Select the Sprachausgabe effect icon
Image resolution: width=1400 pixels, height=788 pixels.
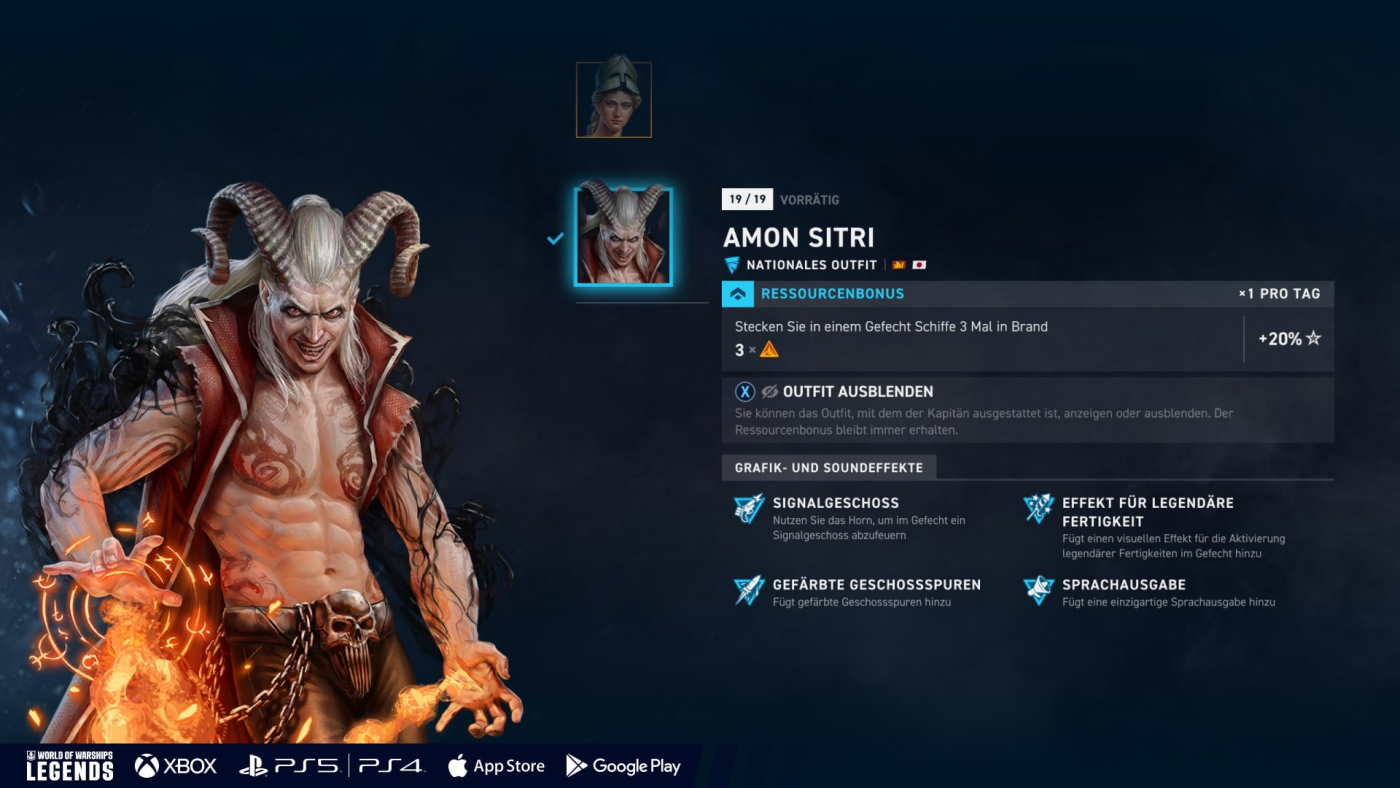point(1039,590)
